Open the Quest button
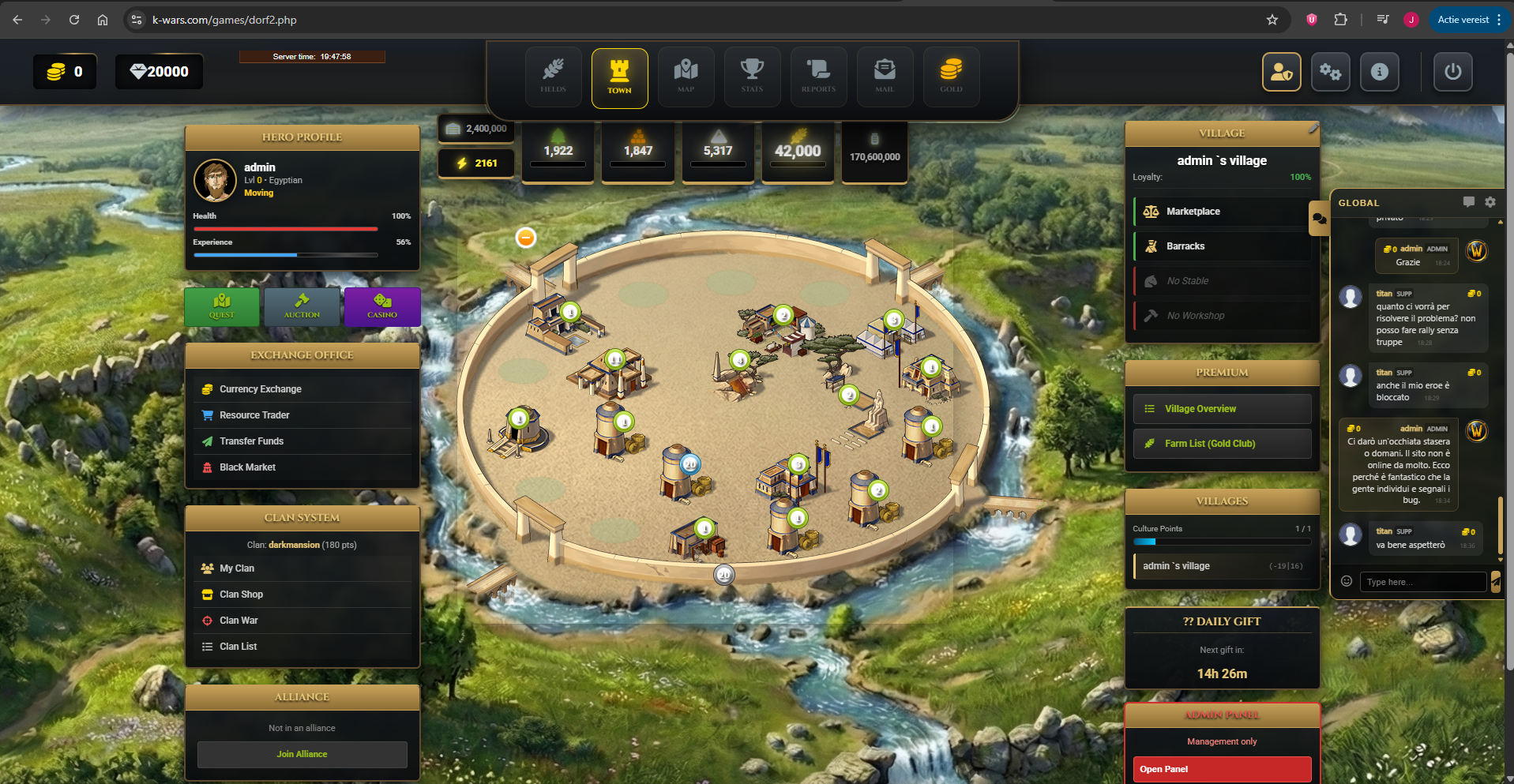 click(222, 306)
